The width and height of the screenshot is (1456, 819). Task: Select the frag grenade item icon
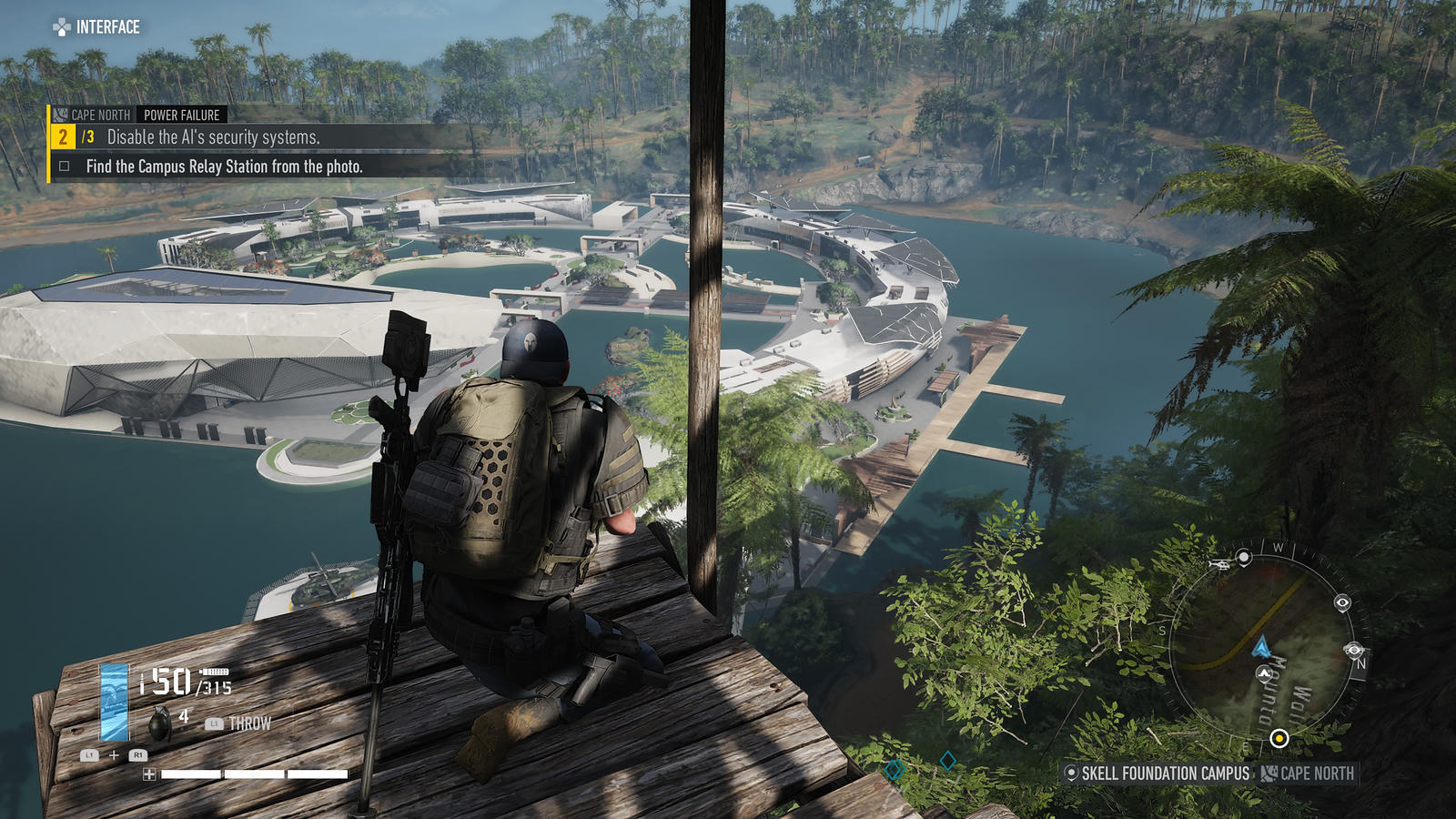(160, 724)
